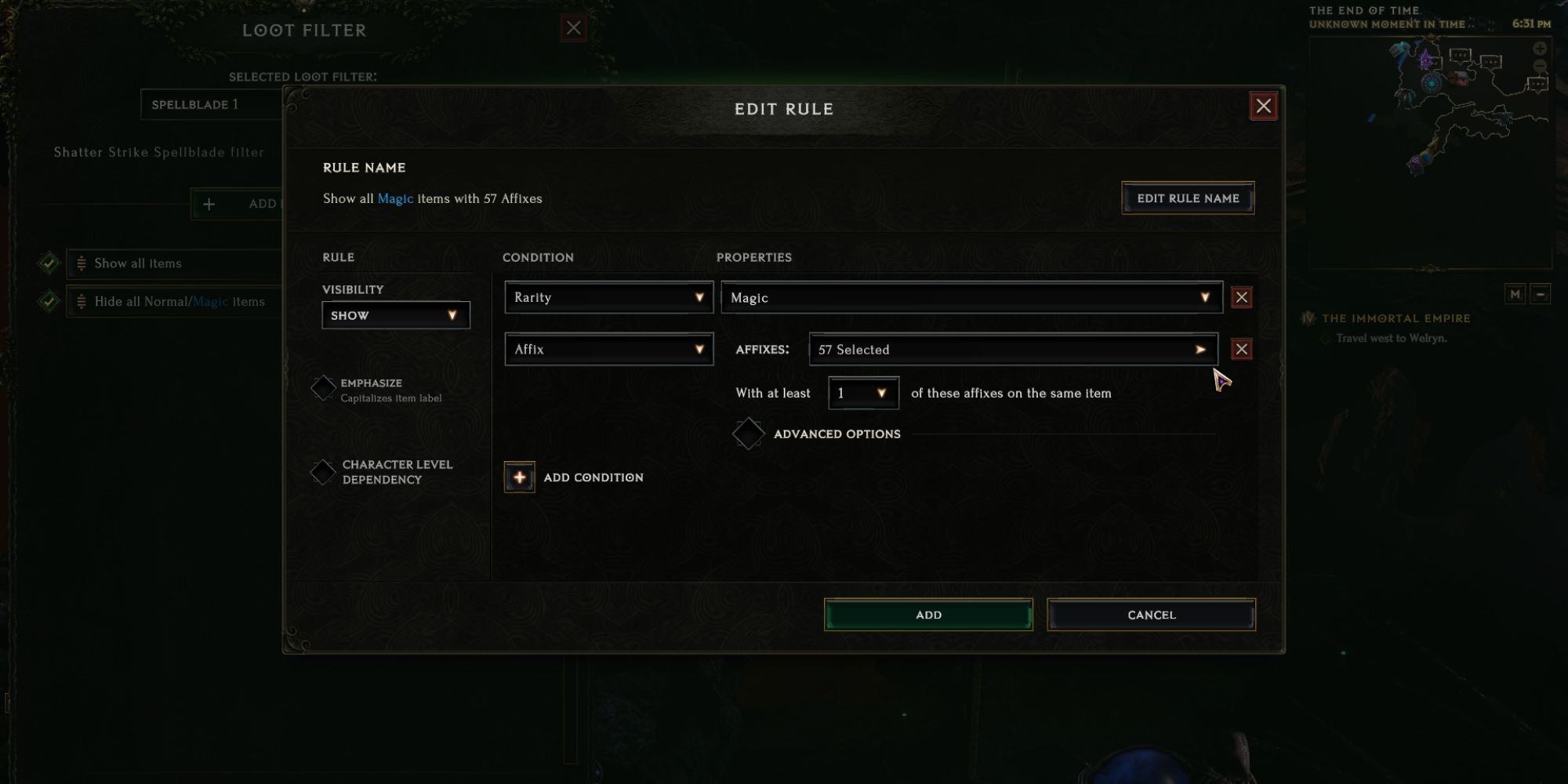This screenshot has height=784, width=1568.
Task: Enable the Emphasize option to capitalize item labels
Action: tap(322, 387)
